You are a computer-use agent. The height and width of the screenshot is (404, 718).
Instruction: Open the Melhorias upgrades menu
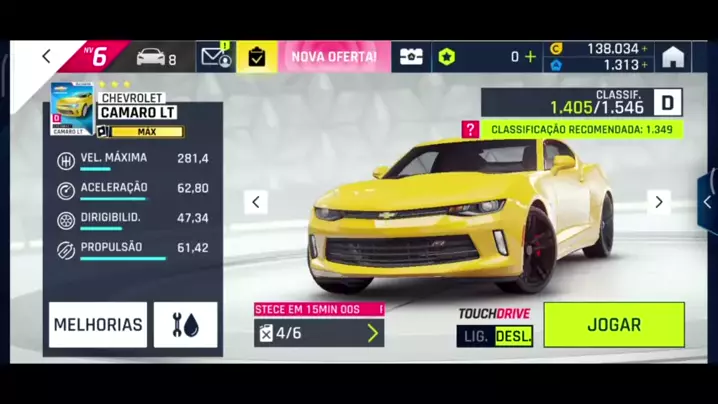pos(98,325)
